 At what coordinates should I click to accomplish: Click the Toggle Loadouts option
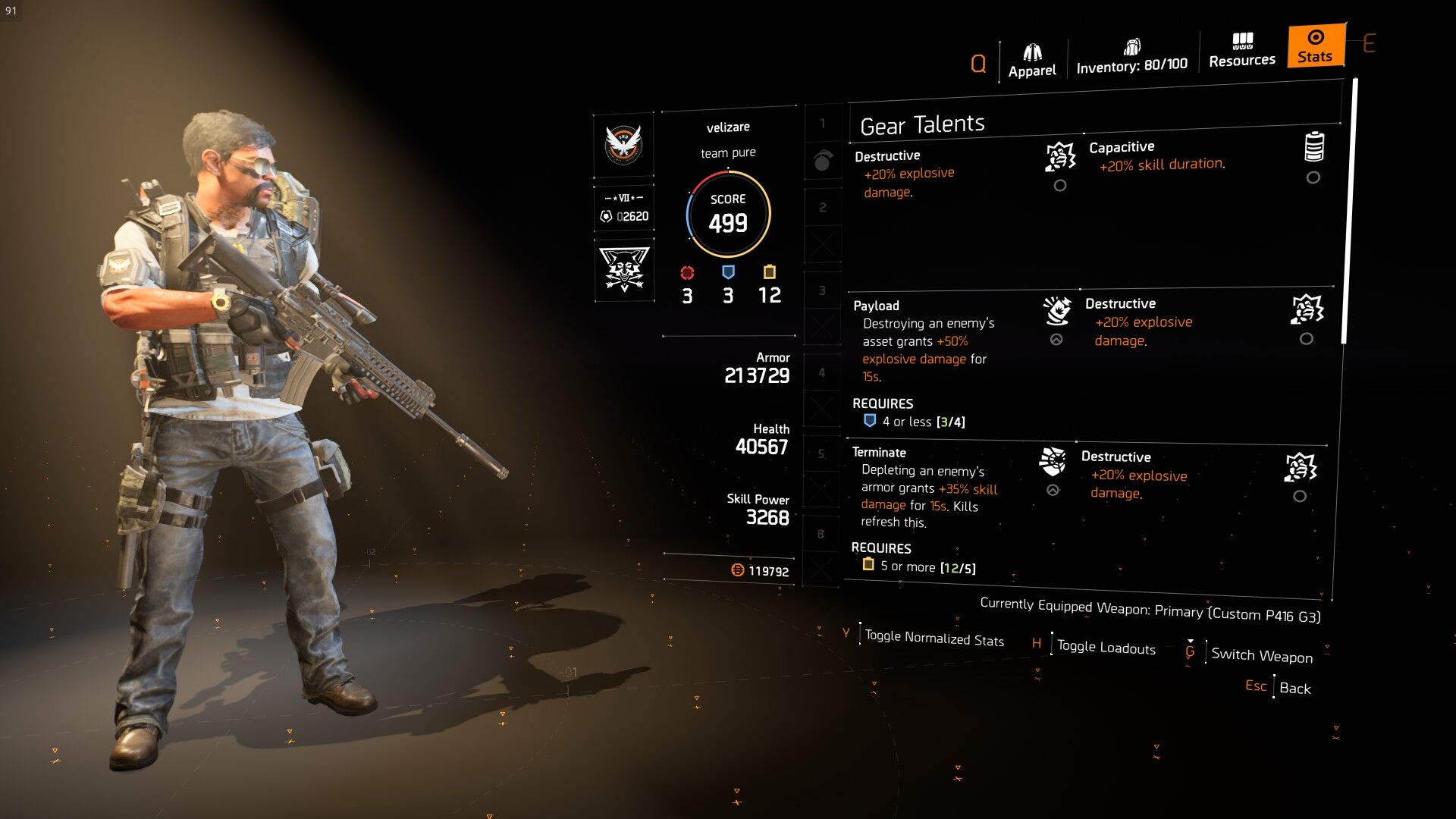[x=1106, y=647]
